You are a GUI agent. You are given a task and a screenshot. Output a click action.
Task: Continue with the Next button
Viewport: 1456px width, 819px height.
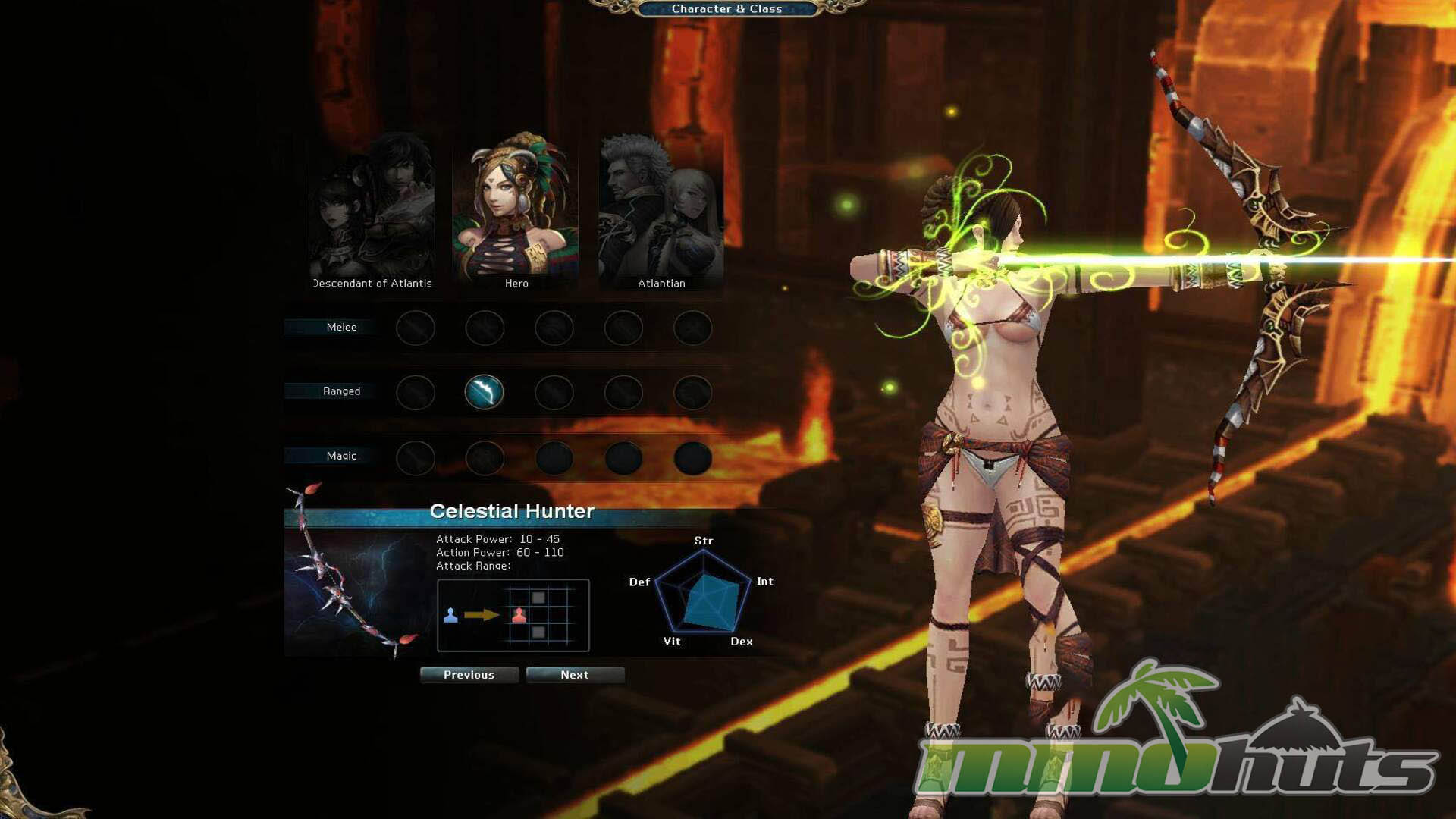tap(575, 675)
